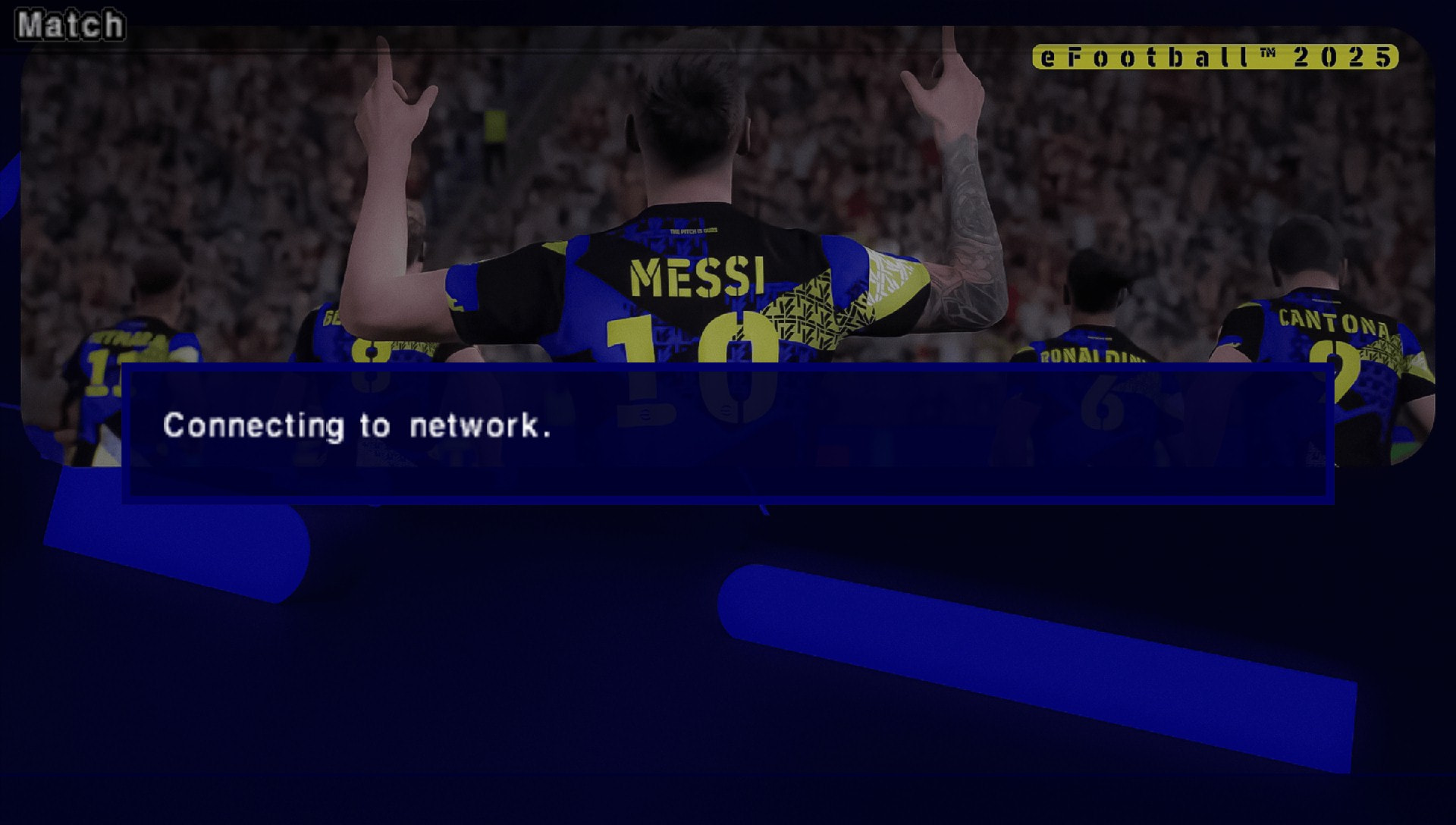Click the Connecting to network dialog
Screen dimensions: 1456x825
[x=728, y=432]
